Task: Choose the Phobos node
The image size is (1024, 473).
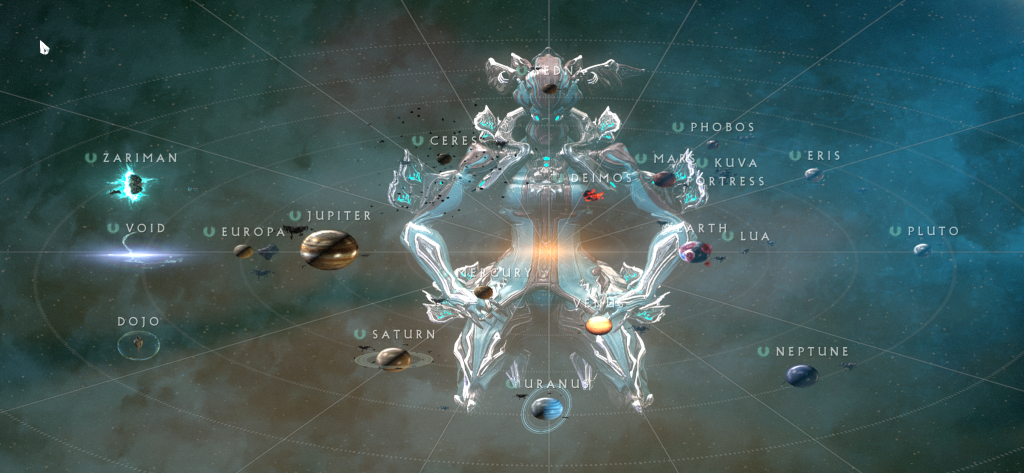Action: (712, 143)
